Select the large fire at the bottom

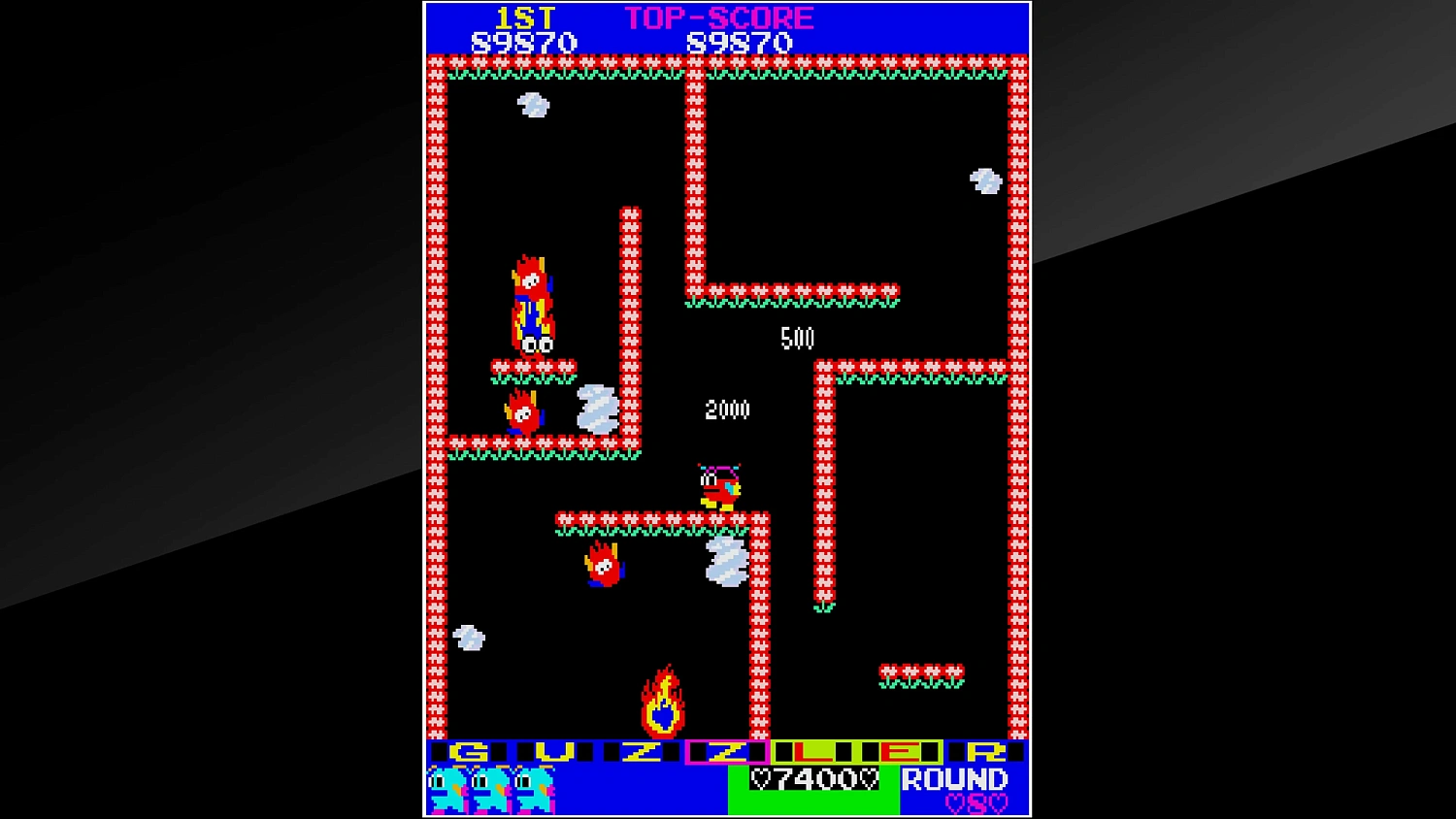663,697
